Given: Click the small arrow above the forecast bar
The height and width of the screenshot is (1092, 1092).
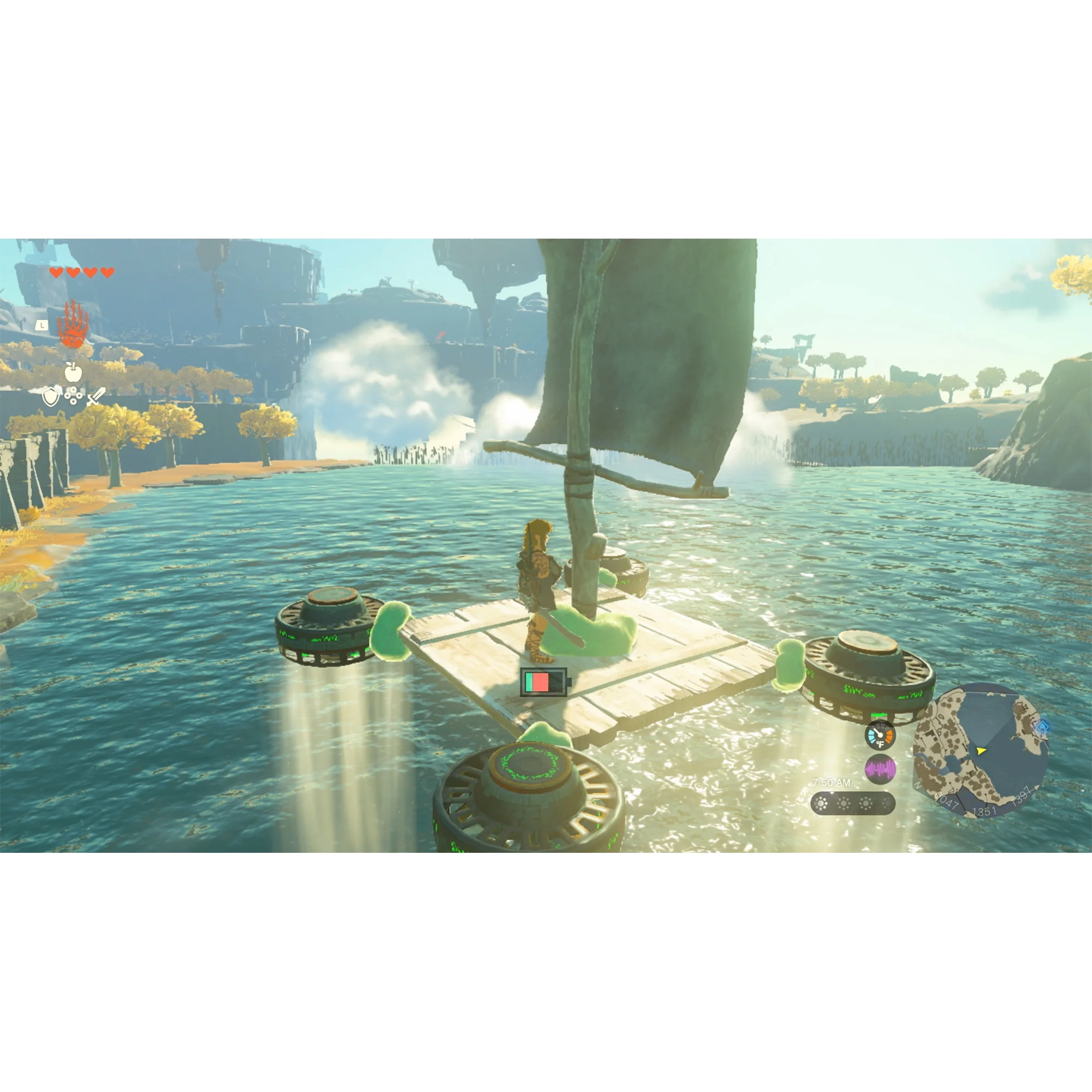Looking at the screenshot, I should (x=832, y=793).
